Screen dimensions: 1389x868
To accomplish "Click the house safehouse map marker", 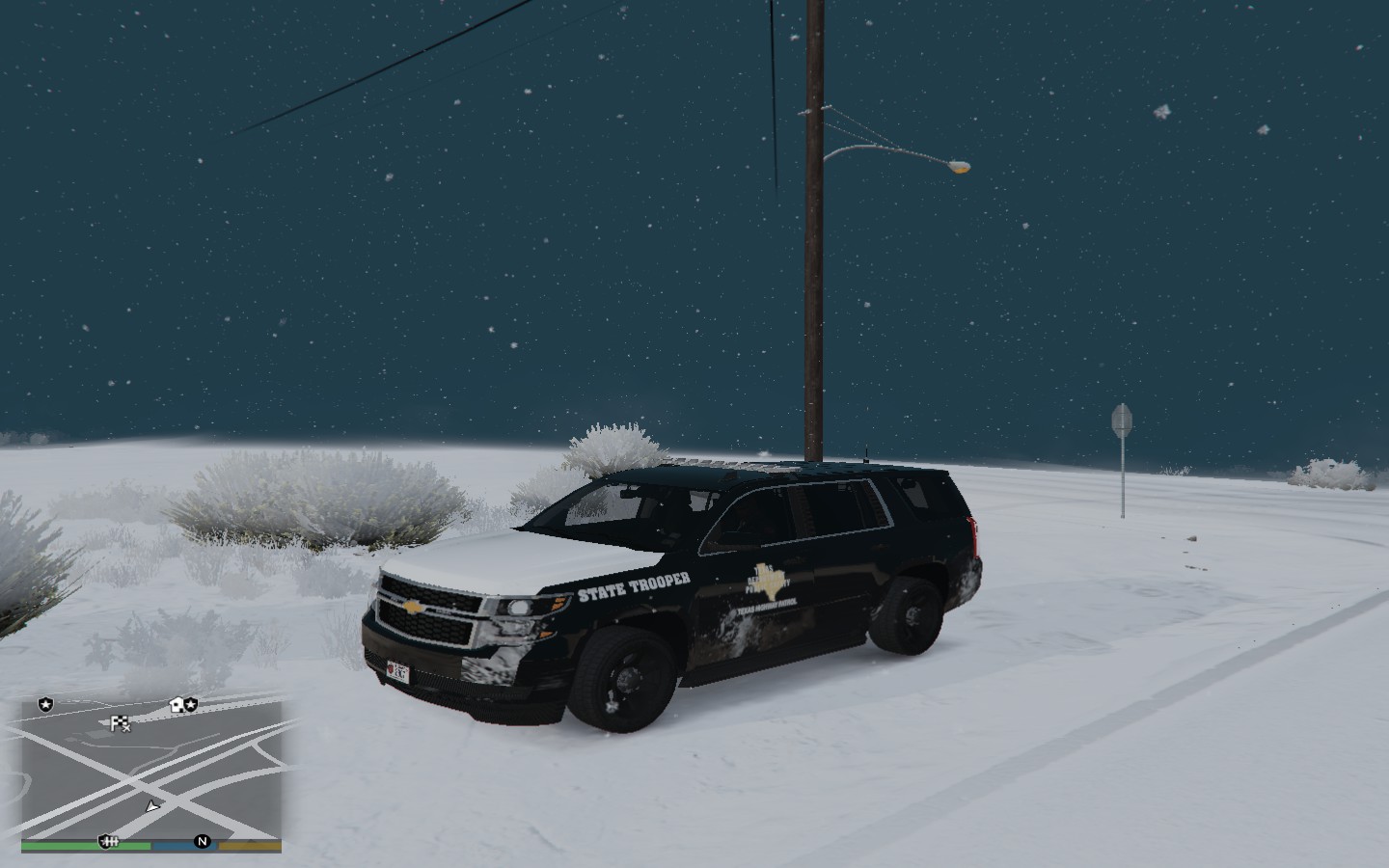I will pos(177,705).
